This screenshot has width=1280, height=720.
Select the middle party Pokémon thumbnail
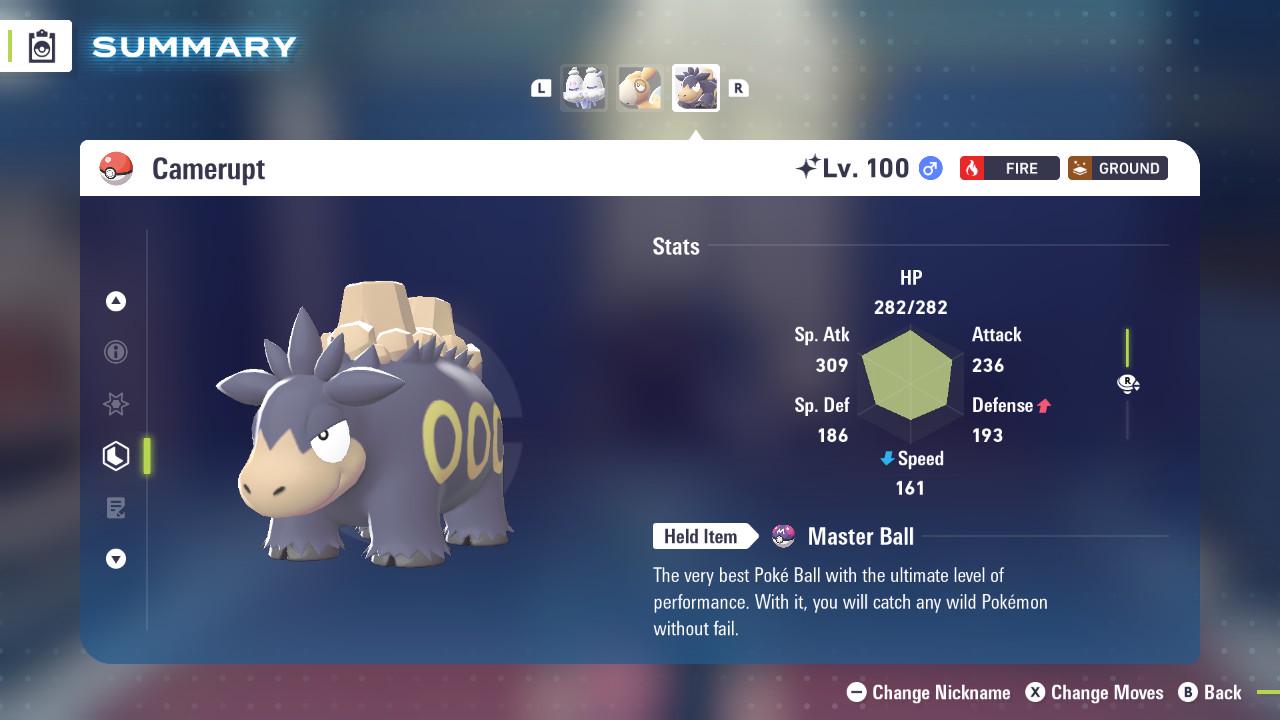[x=640, y=87]
